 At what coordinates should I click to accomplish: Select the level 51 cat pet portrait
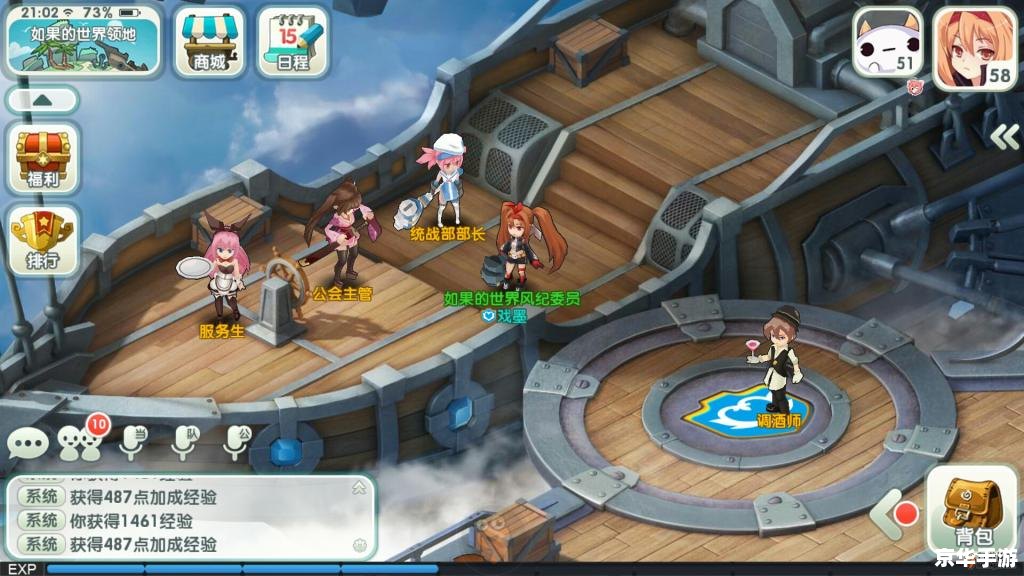tap(887, 43)
